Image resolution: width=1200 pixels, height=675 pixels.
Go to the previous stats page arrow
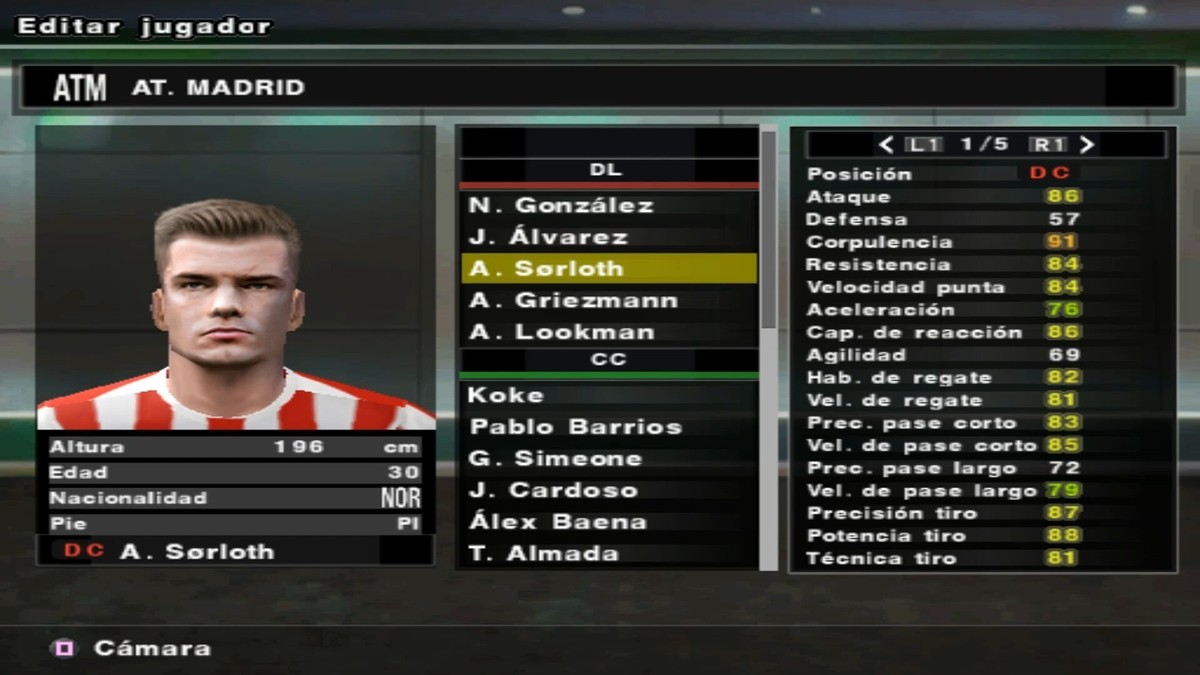pyautogui.click(x=886, y=145)
